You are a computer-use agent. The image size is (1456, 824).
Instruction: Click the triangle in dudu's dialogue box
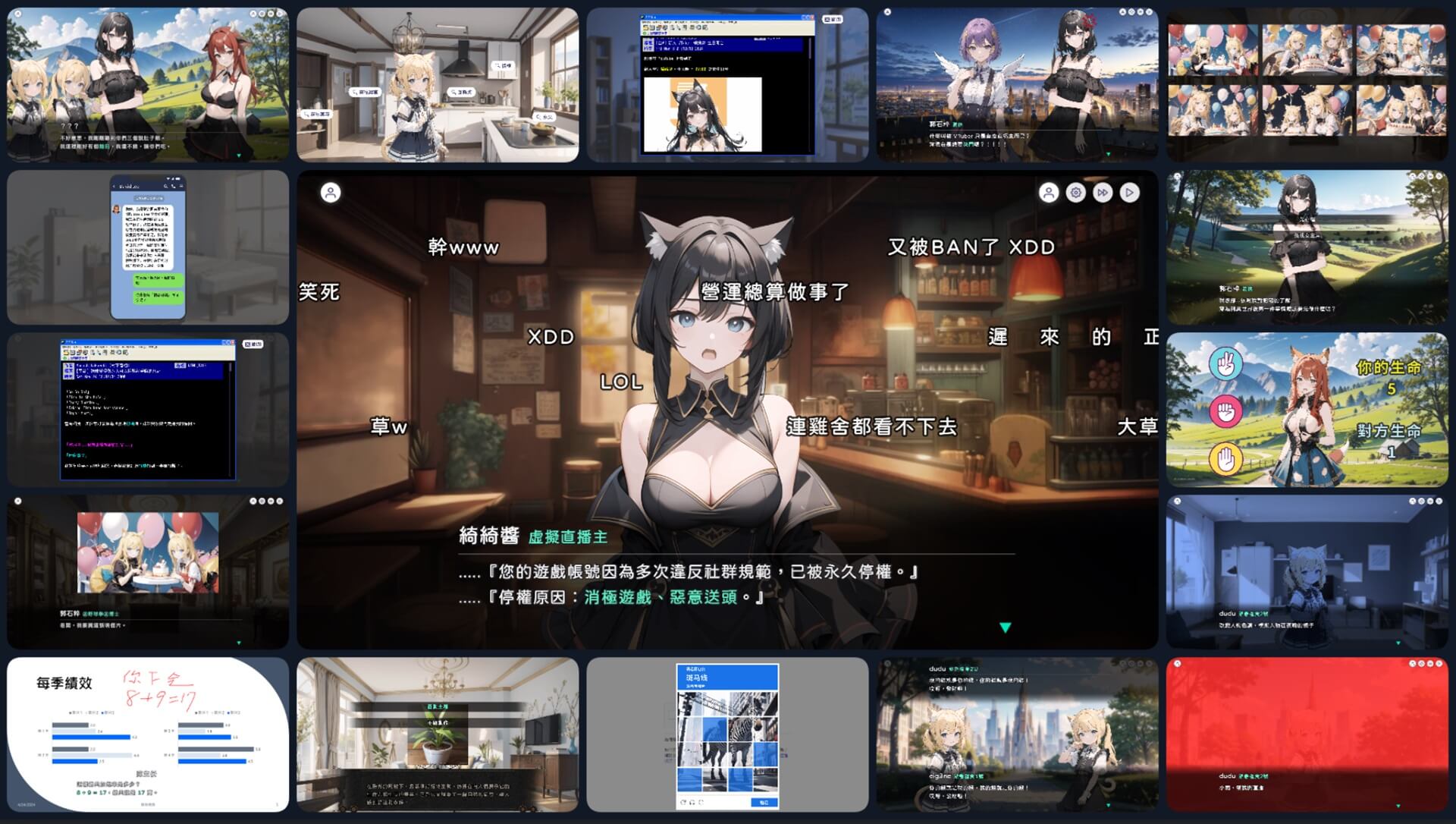pos(1398,643)
